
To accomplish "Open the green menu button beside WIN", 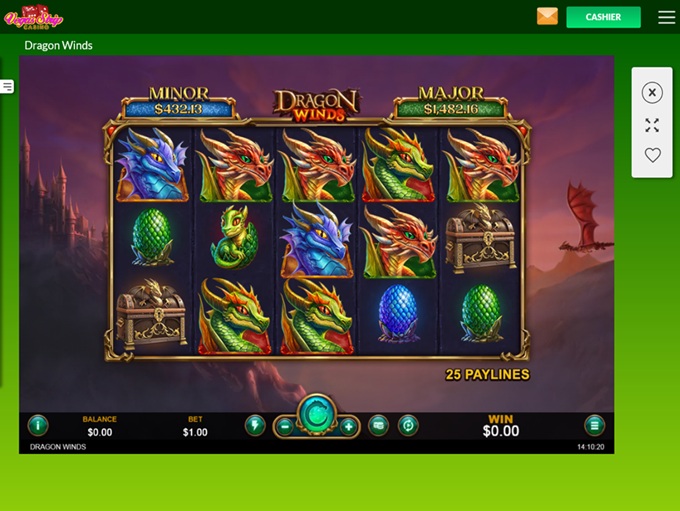I will coord(594,425).
